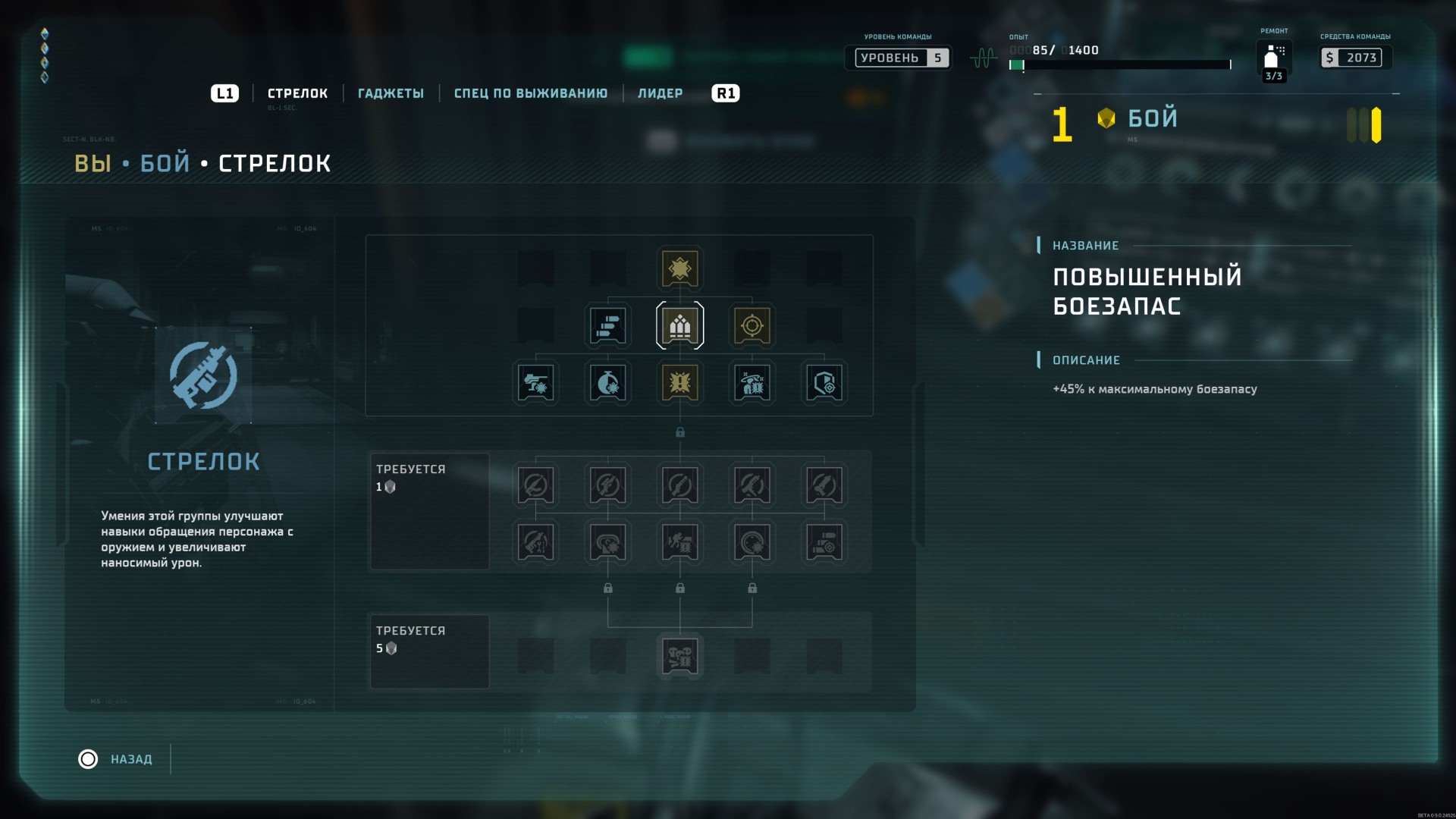Select the gold crosshair targeting skill
This screenshot has width=1456, height=819.
point(752,325)
